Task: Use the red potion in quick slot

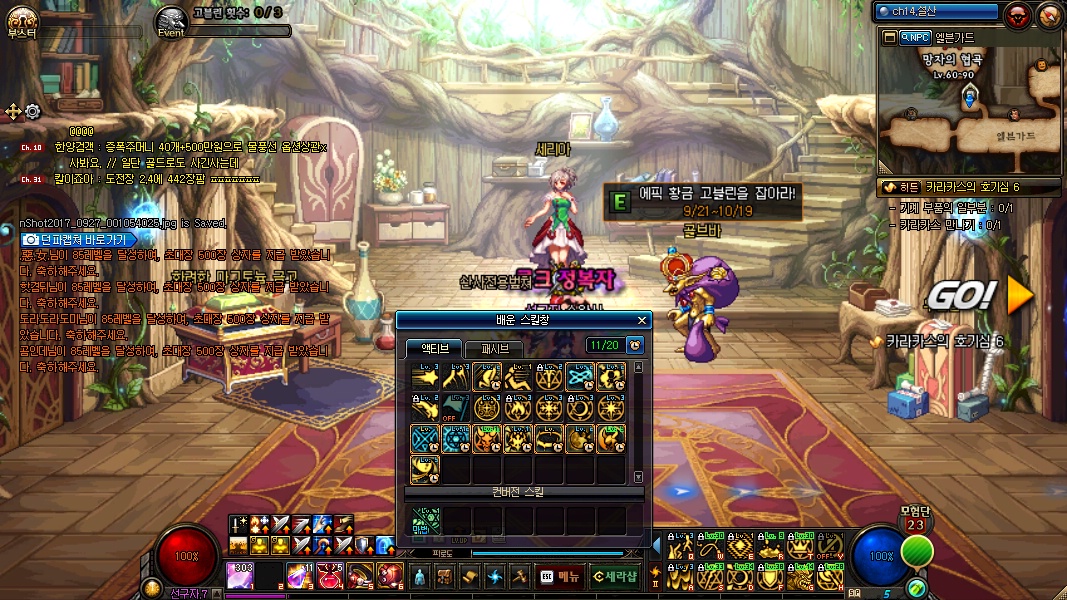Action: pos(332,576)
